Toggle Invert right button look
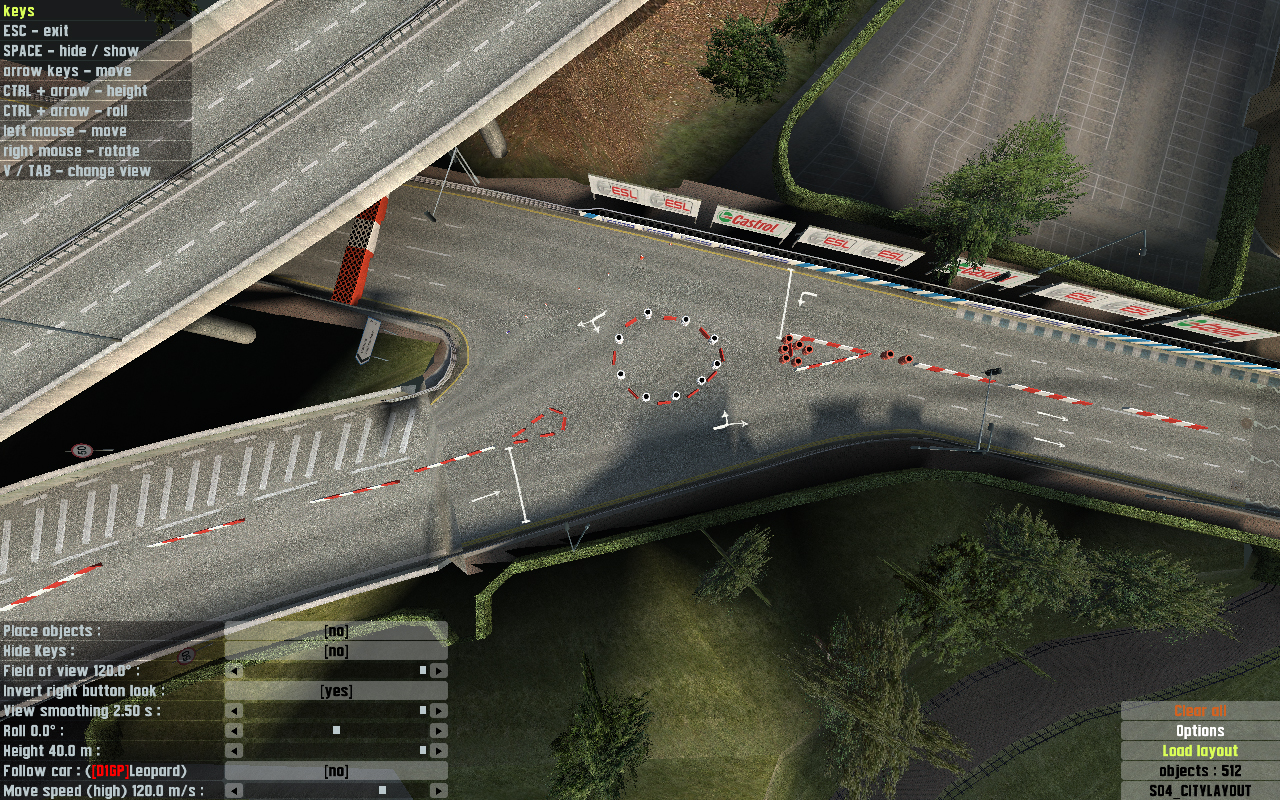 tap(336, 691)
